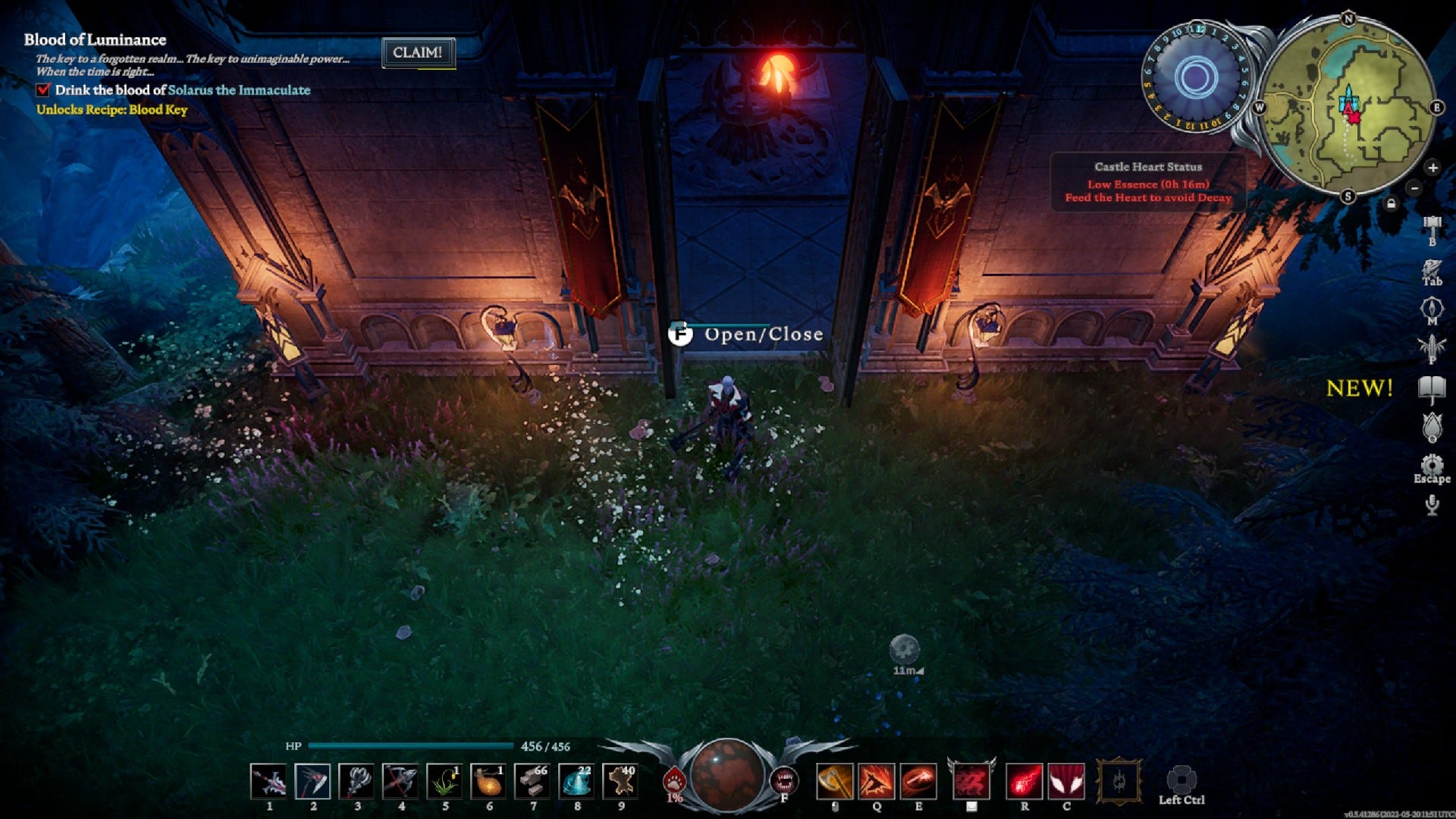Toggle the quest checkbox for Solarus the Immaculate

[x=42, y=89]
